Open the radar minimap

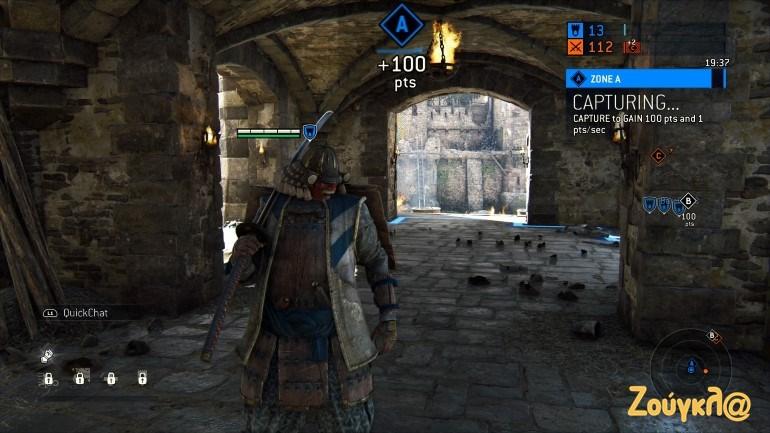(686, 367)
